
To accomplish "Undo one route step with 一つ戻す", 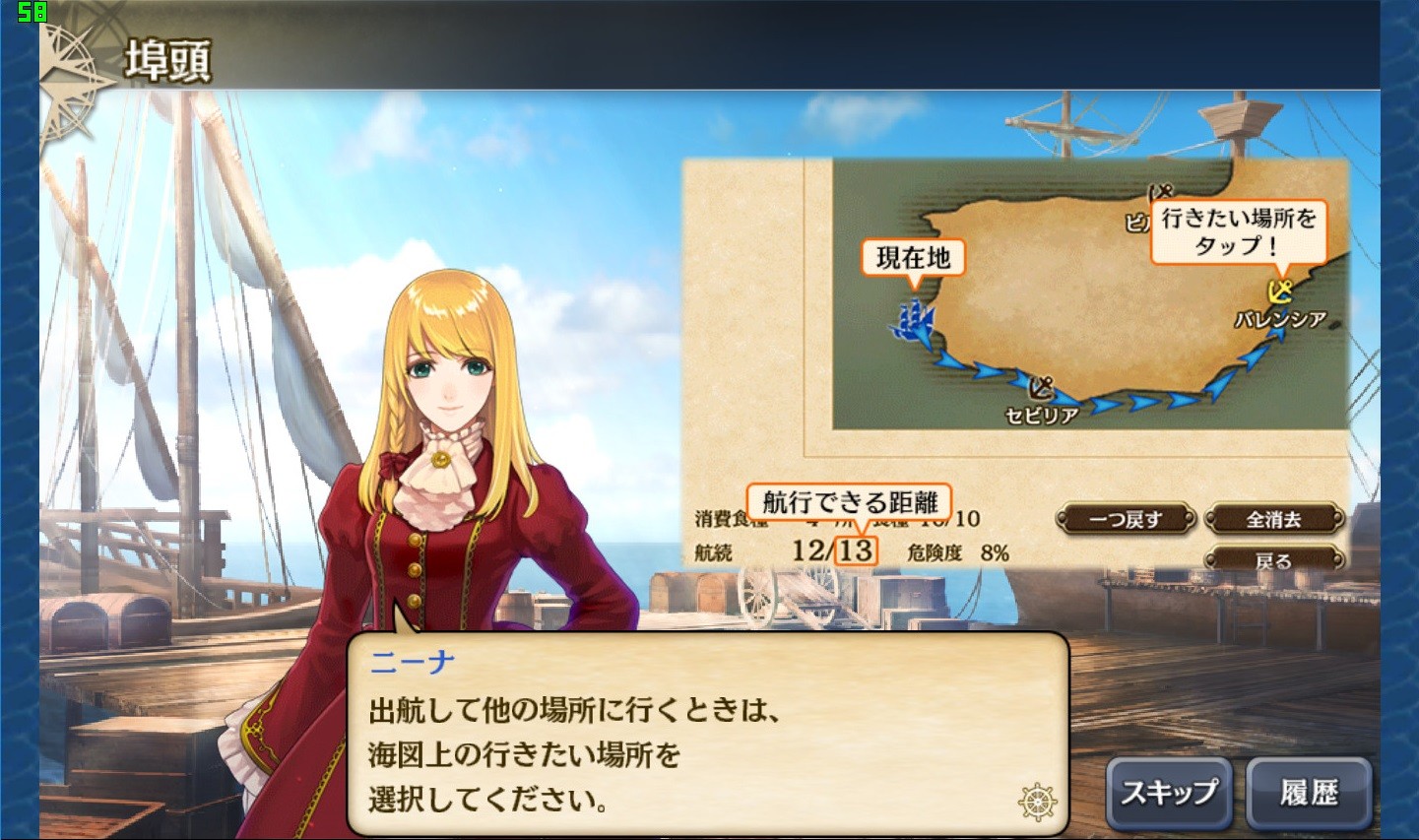I will click(x=1126, y=519).
